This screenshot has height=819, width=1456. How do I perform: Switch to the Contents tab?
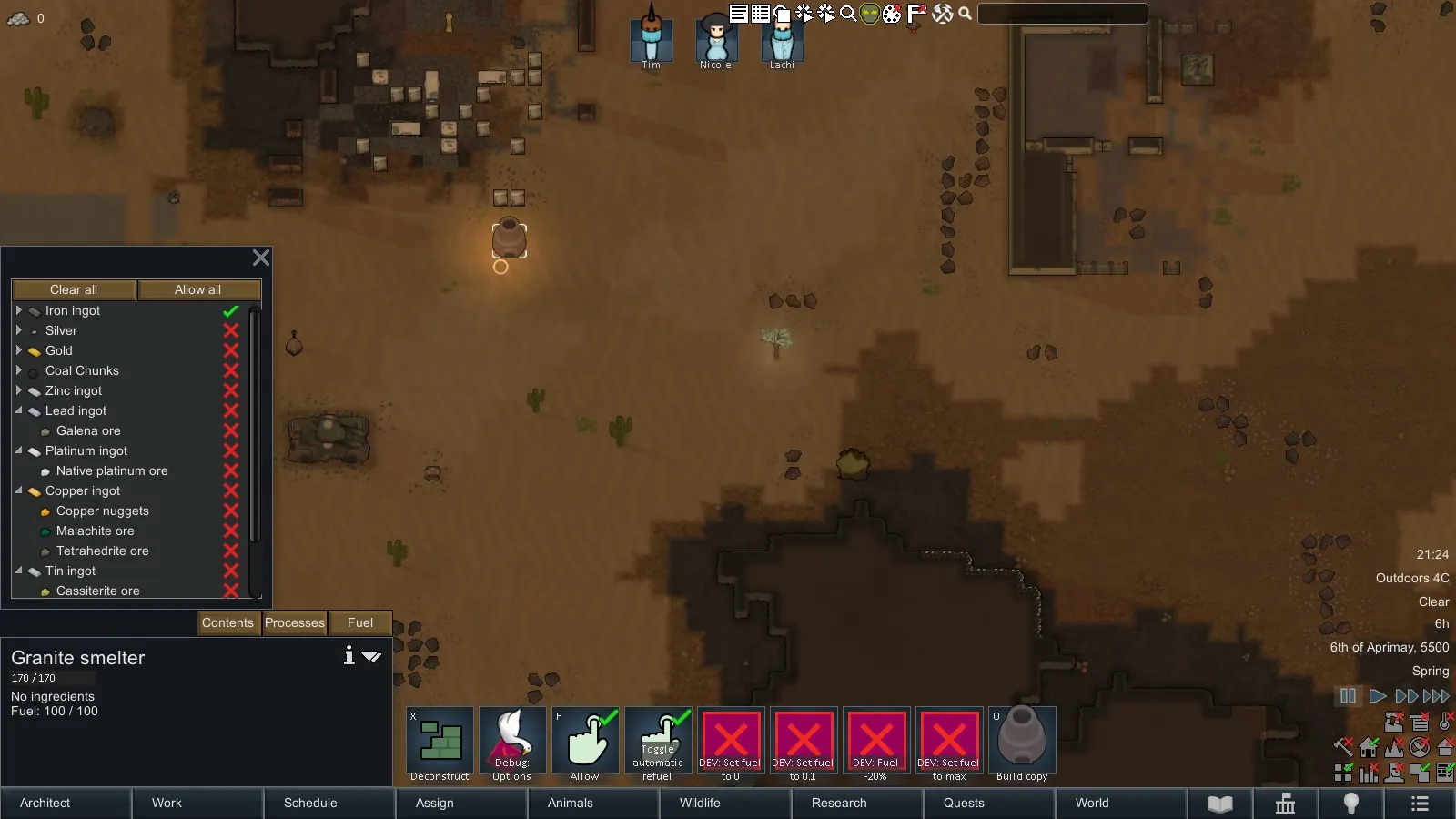[x=227, y=623]
